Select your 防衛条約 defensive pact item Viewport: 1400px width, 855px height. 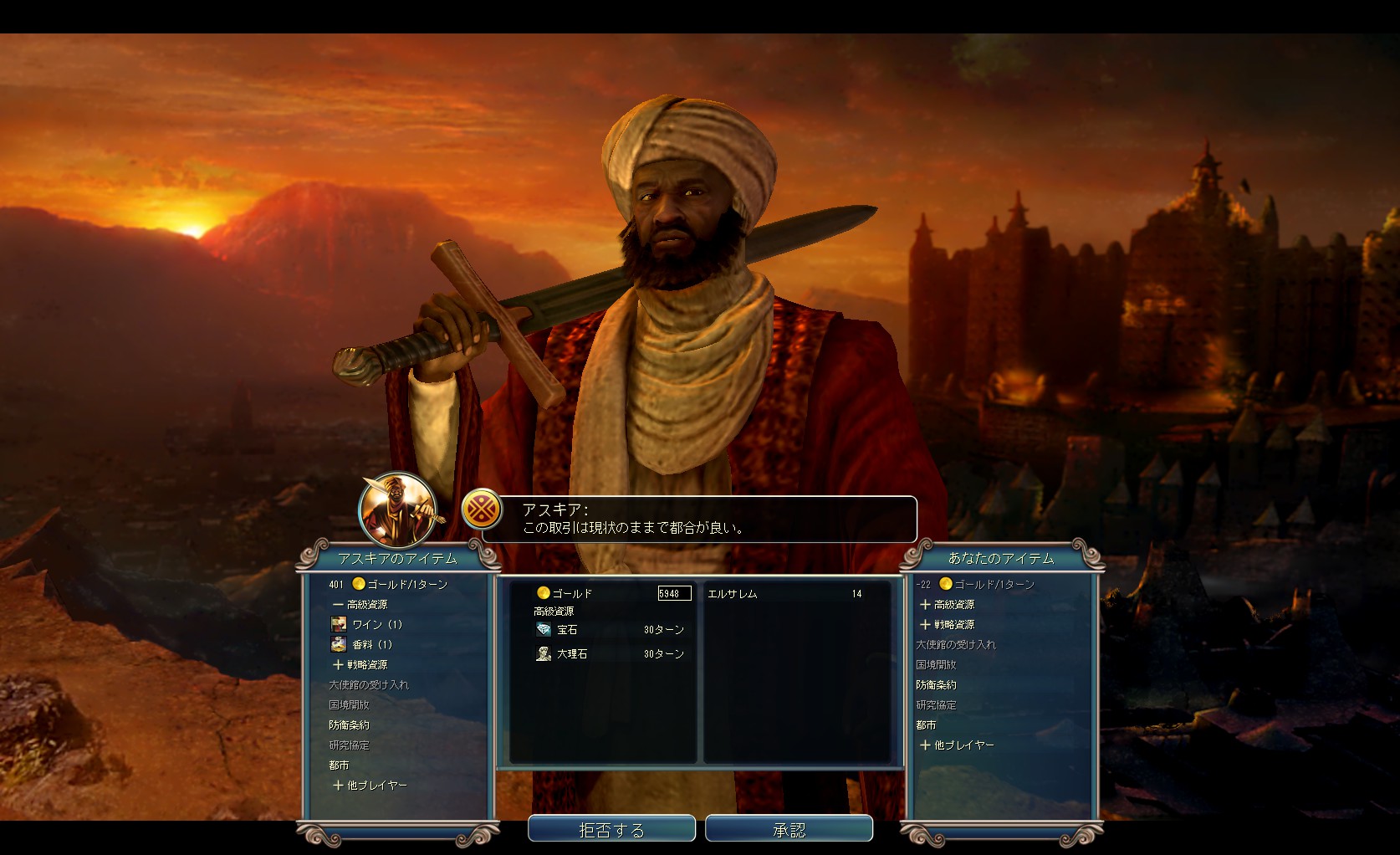[936, 684]
